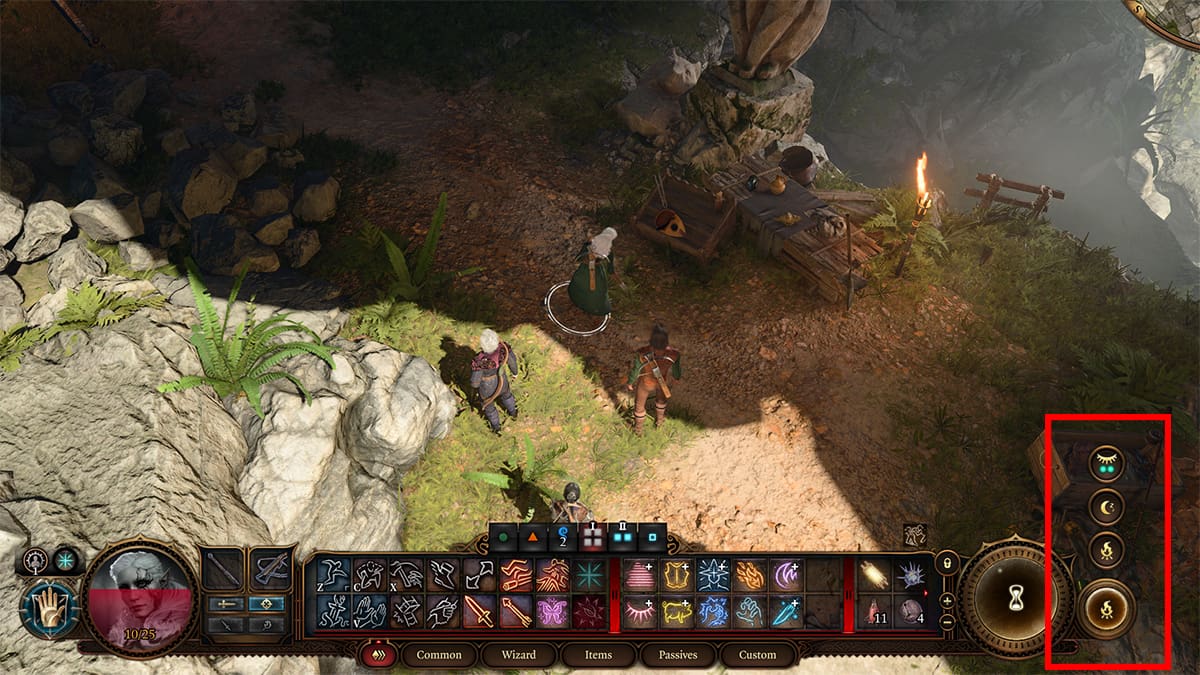Remove a hotbar row with the minus button
1200x675 pixels.
(946, 619)
